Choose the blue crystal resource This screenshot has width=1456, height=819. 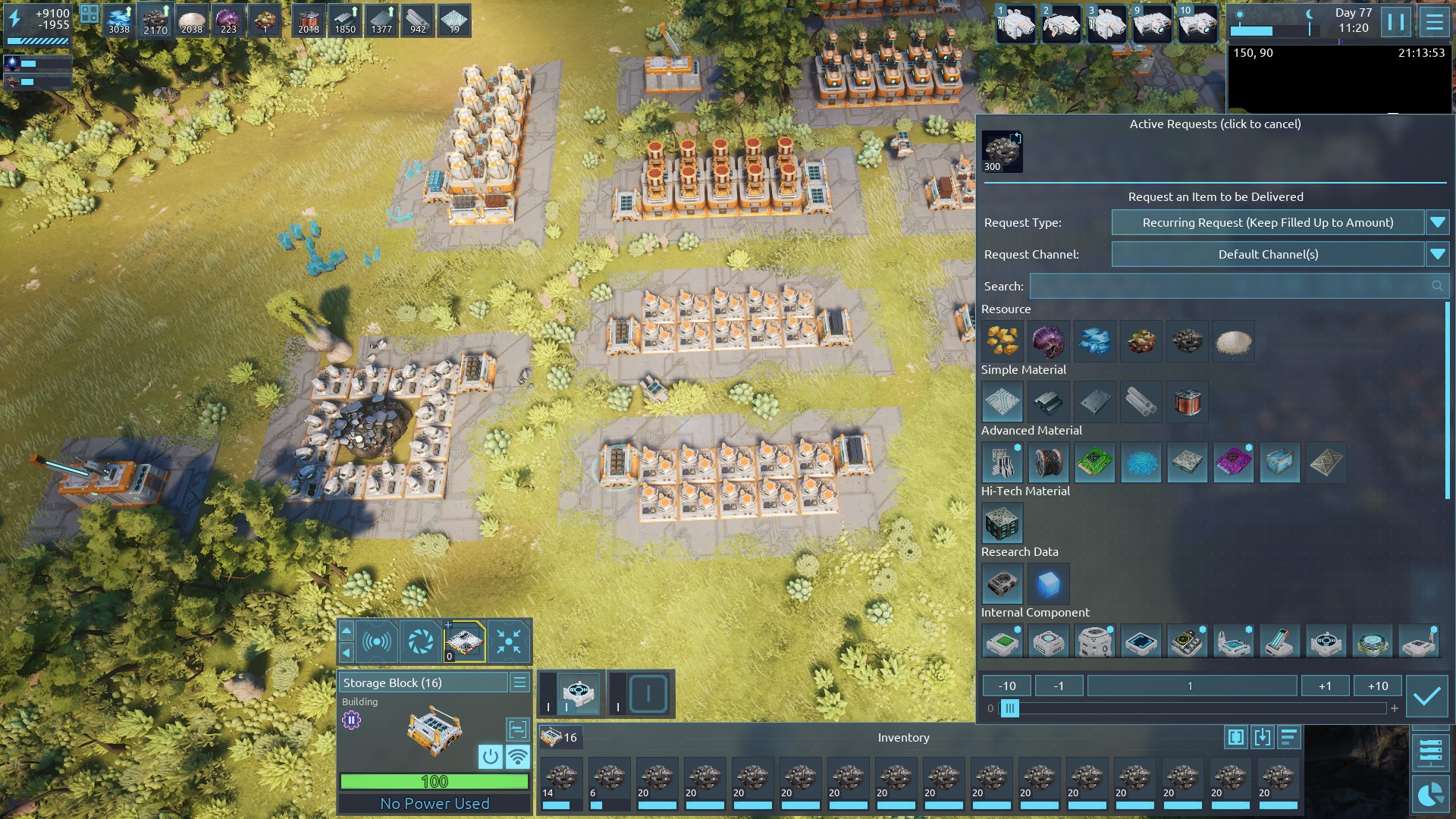click(1094, 341)
